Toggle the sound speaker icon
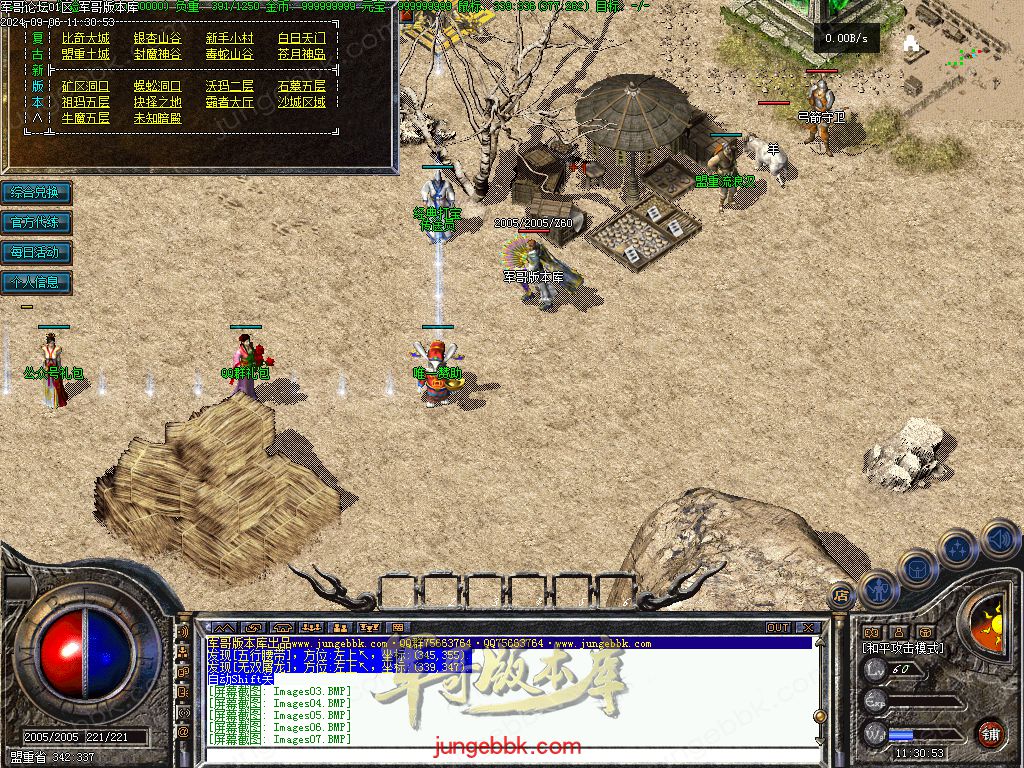The image size is (1024, 768). click(999, 538)
